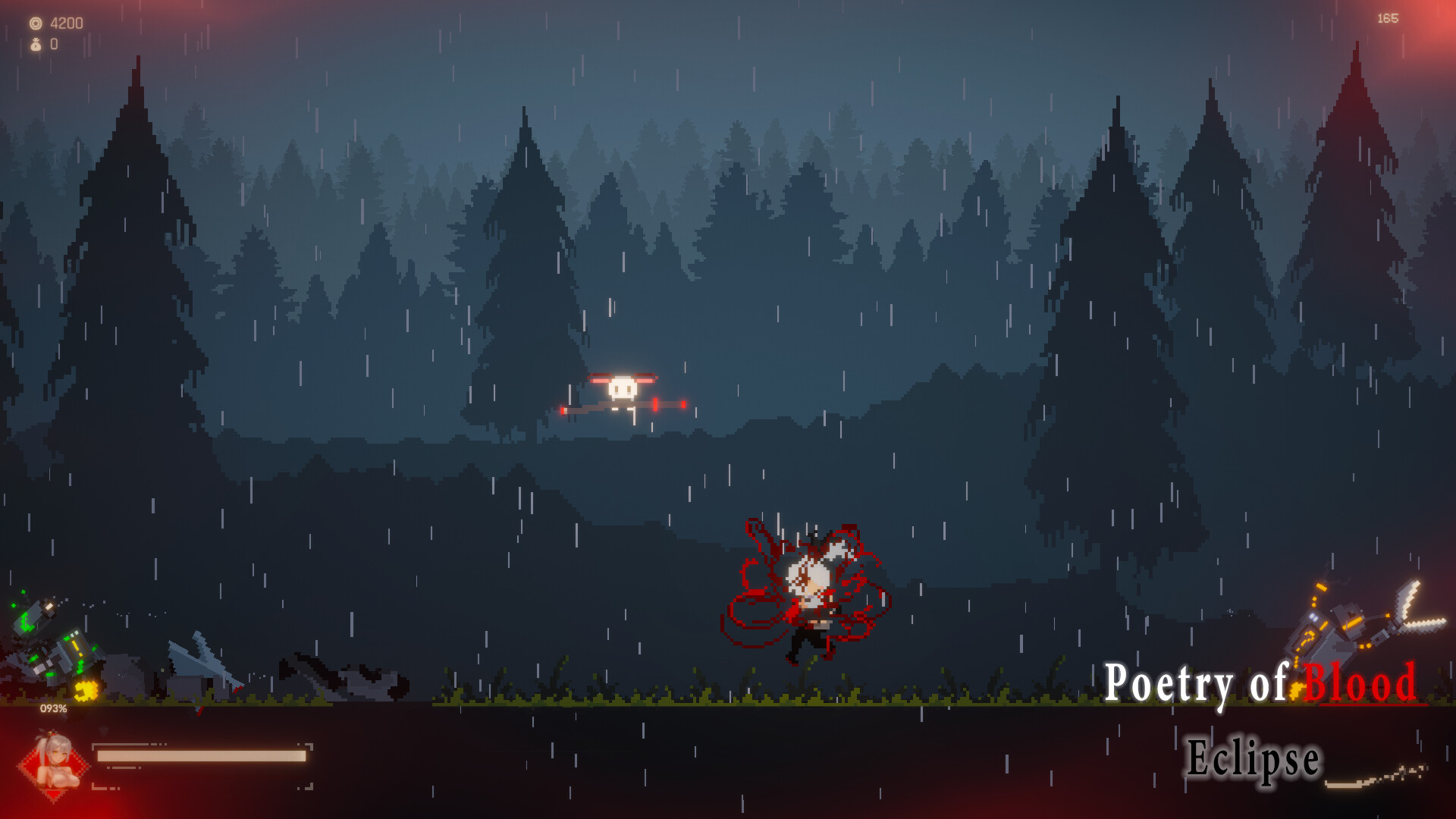Screen dimensions: 1456x819
Task: Click the star coin currency icon
Action: [34, 23]
